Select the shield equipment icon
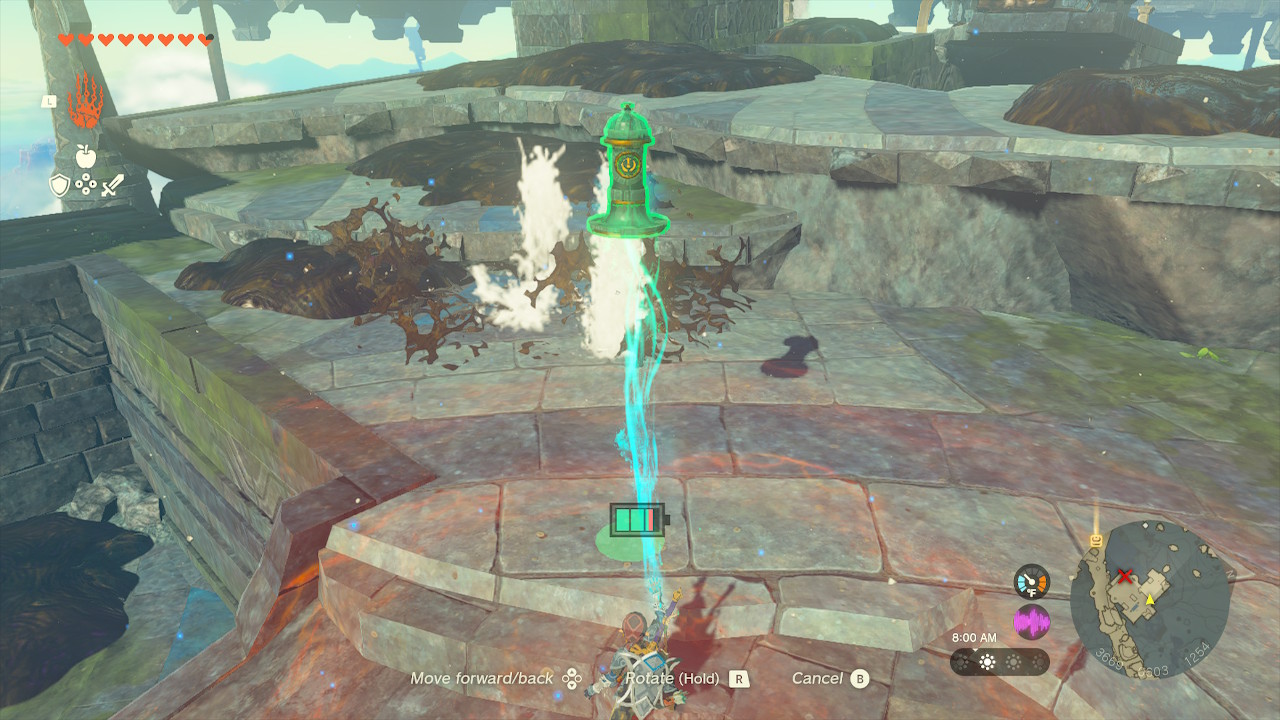 (x=59, y=184)
